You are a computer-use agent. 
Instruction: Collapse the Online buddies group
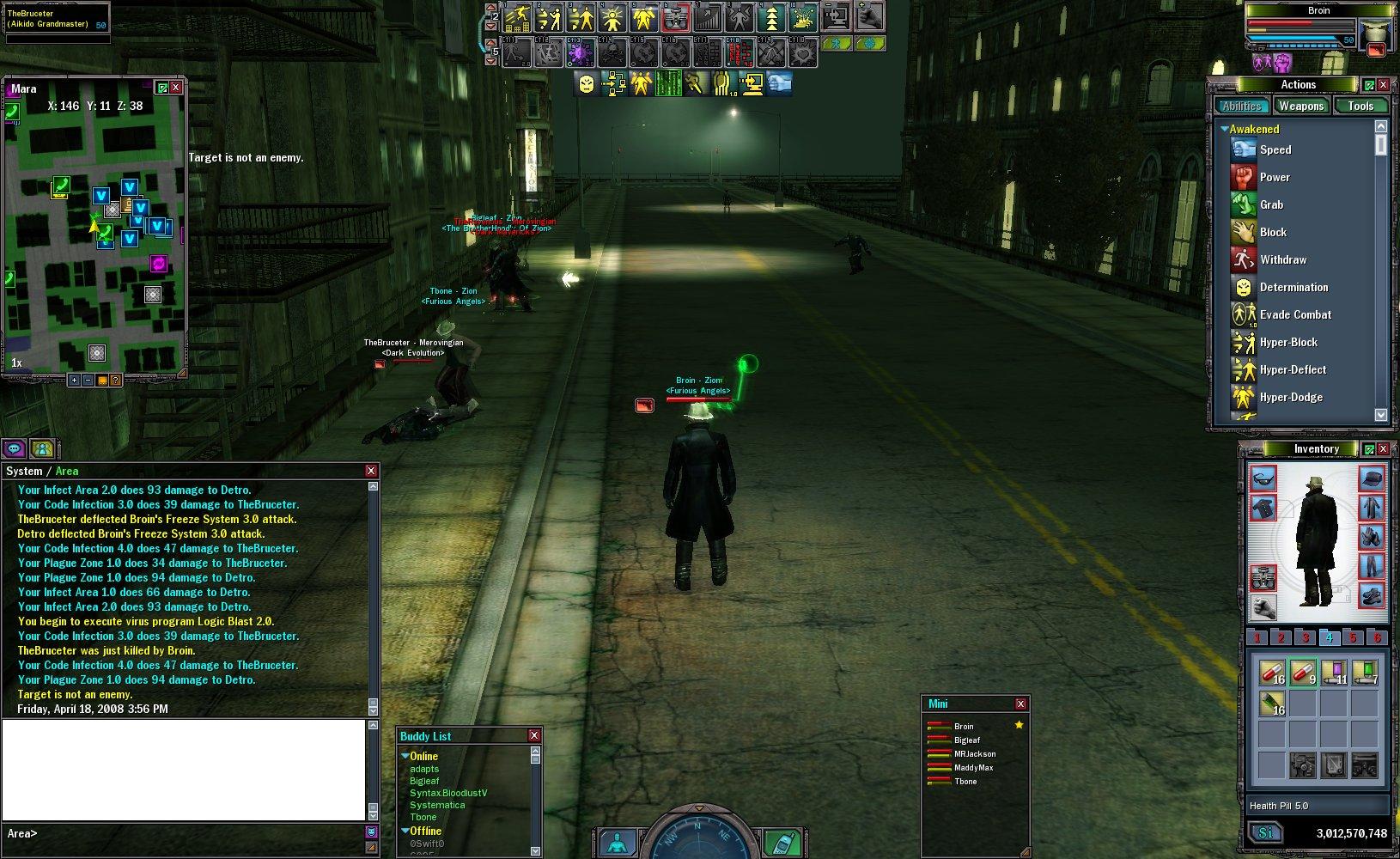[405, 756]
